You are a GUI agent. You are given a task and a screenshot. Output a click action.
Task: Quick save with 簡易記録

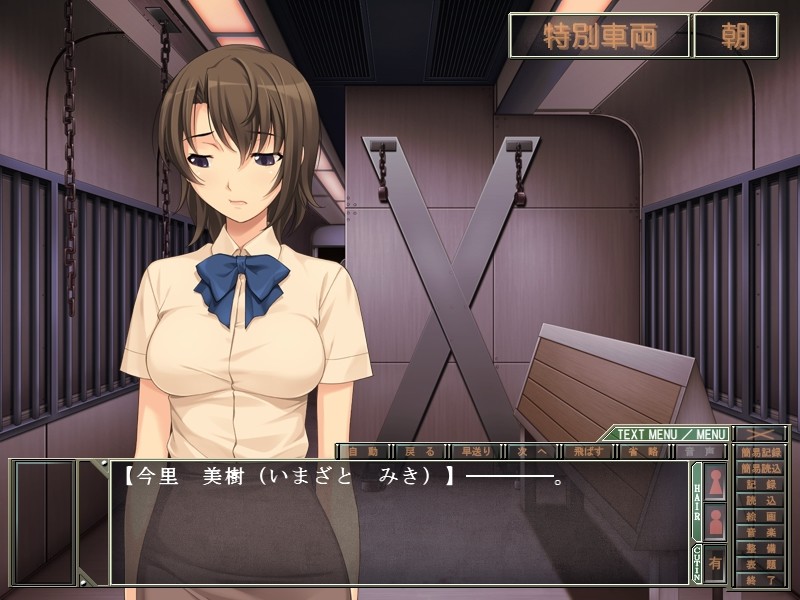point(761,452)
